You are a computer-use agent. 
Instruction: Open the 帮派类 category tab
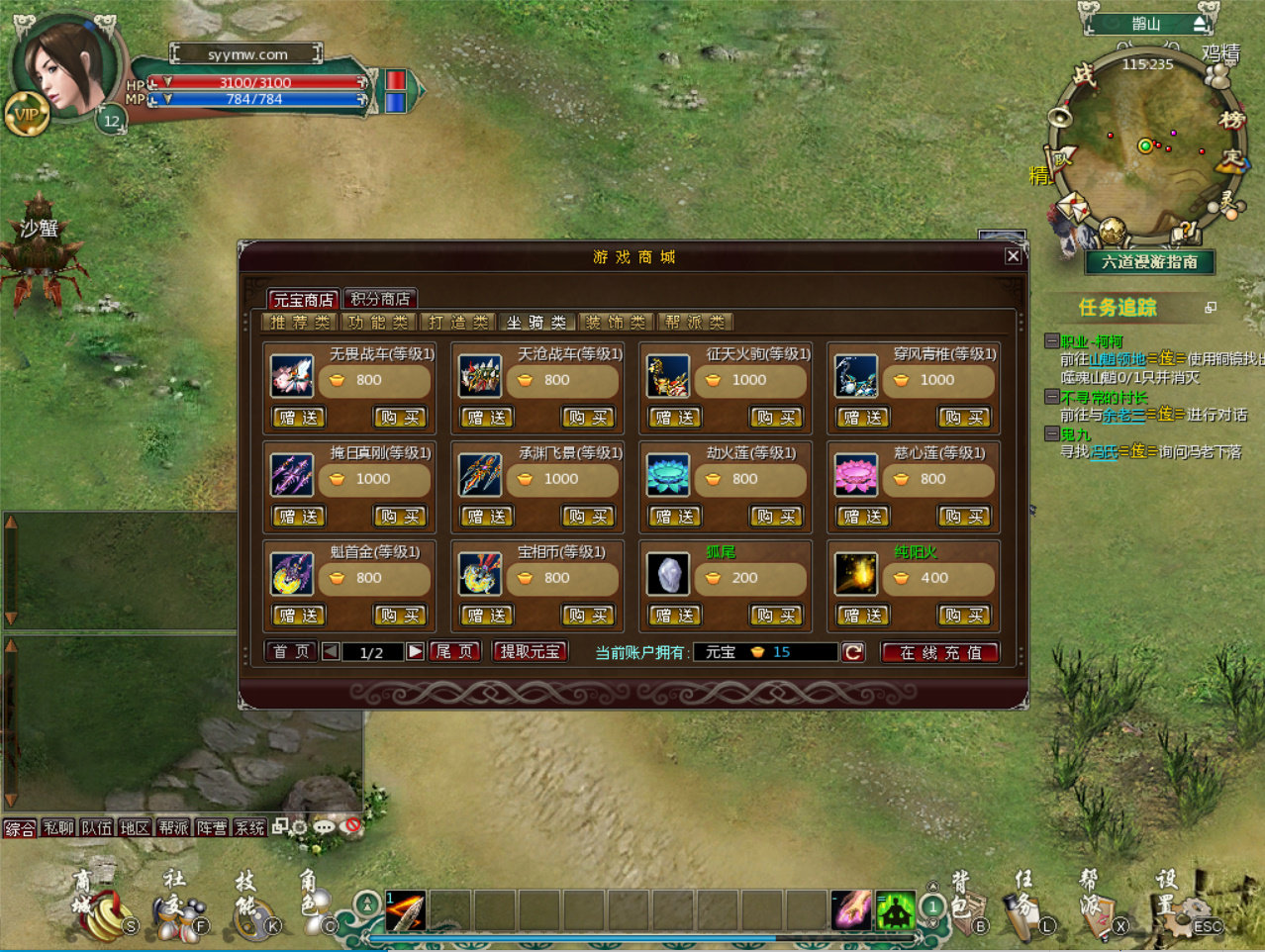[695, 323]
